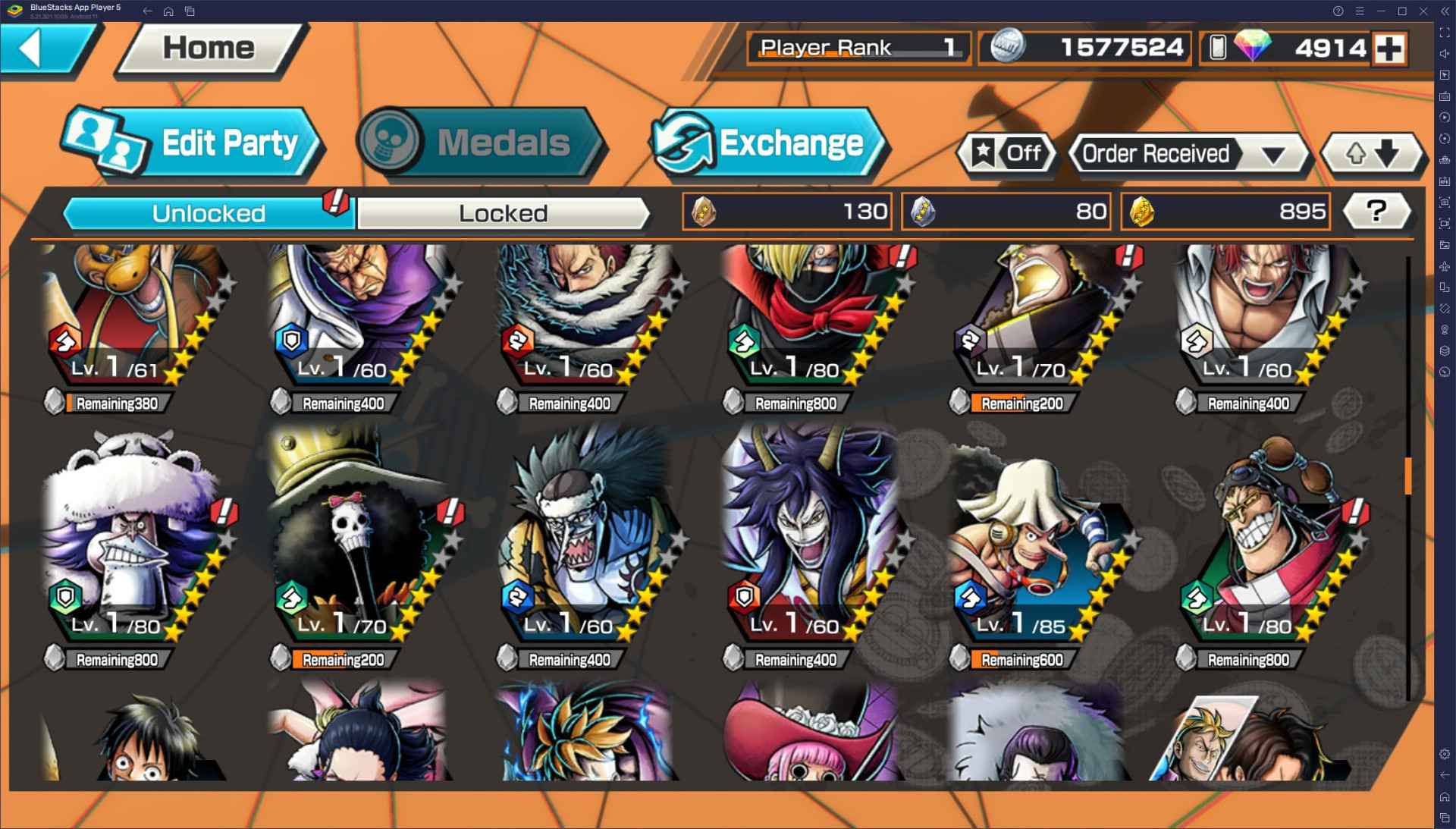
Task: Open the Order Received sort dropdown
Action: [1188, 153]
